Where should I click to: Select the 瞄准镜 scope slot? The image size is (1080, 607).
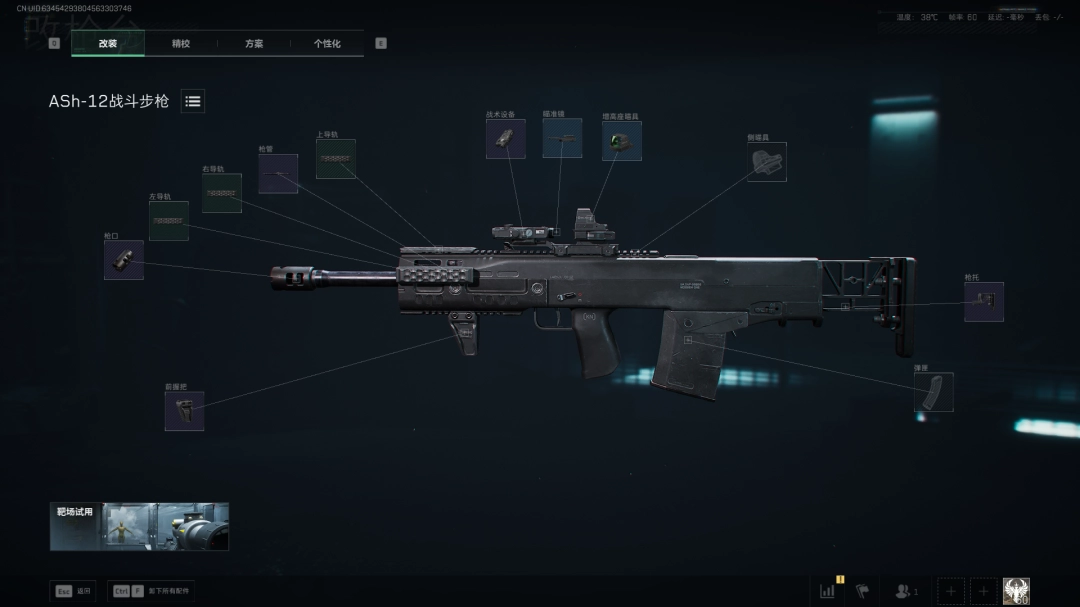562,138
